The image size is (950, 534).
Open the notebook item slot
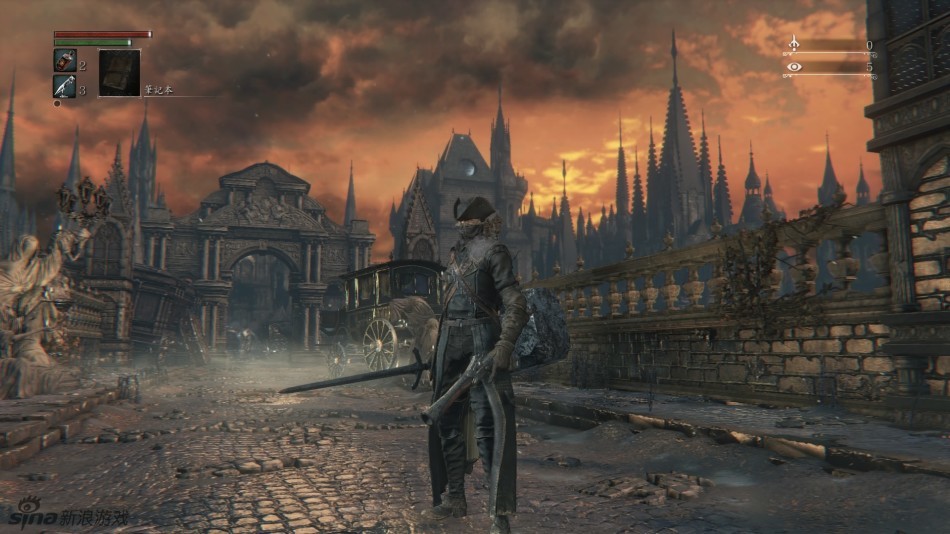pyautogui.click(x=118, y=73)
